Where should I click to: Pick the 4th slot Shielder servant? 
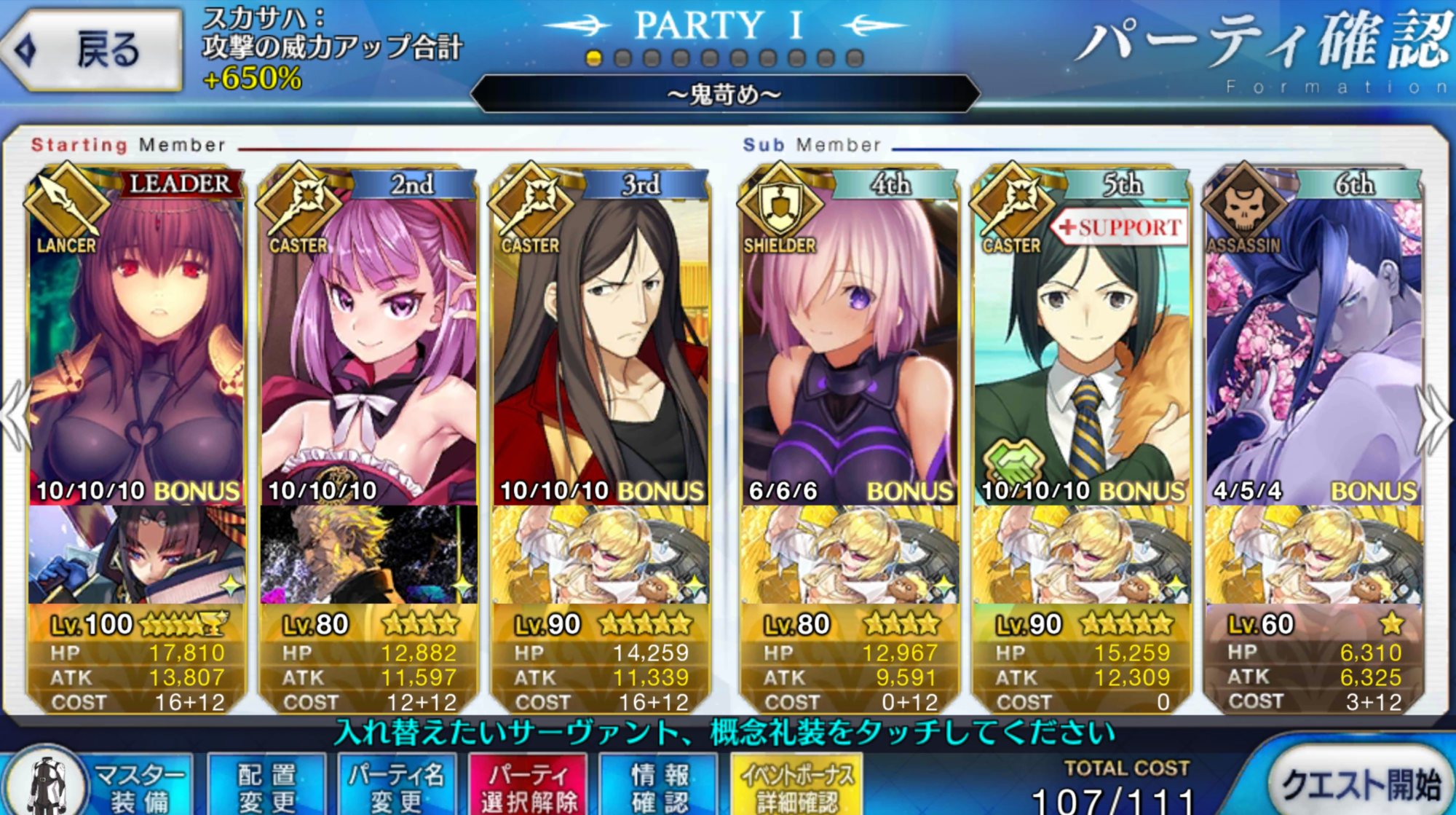point(849,342)
